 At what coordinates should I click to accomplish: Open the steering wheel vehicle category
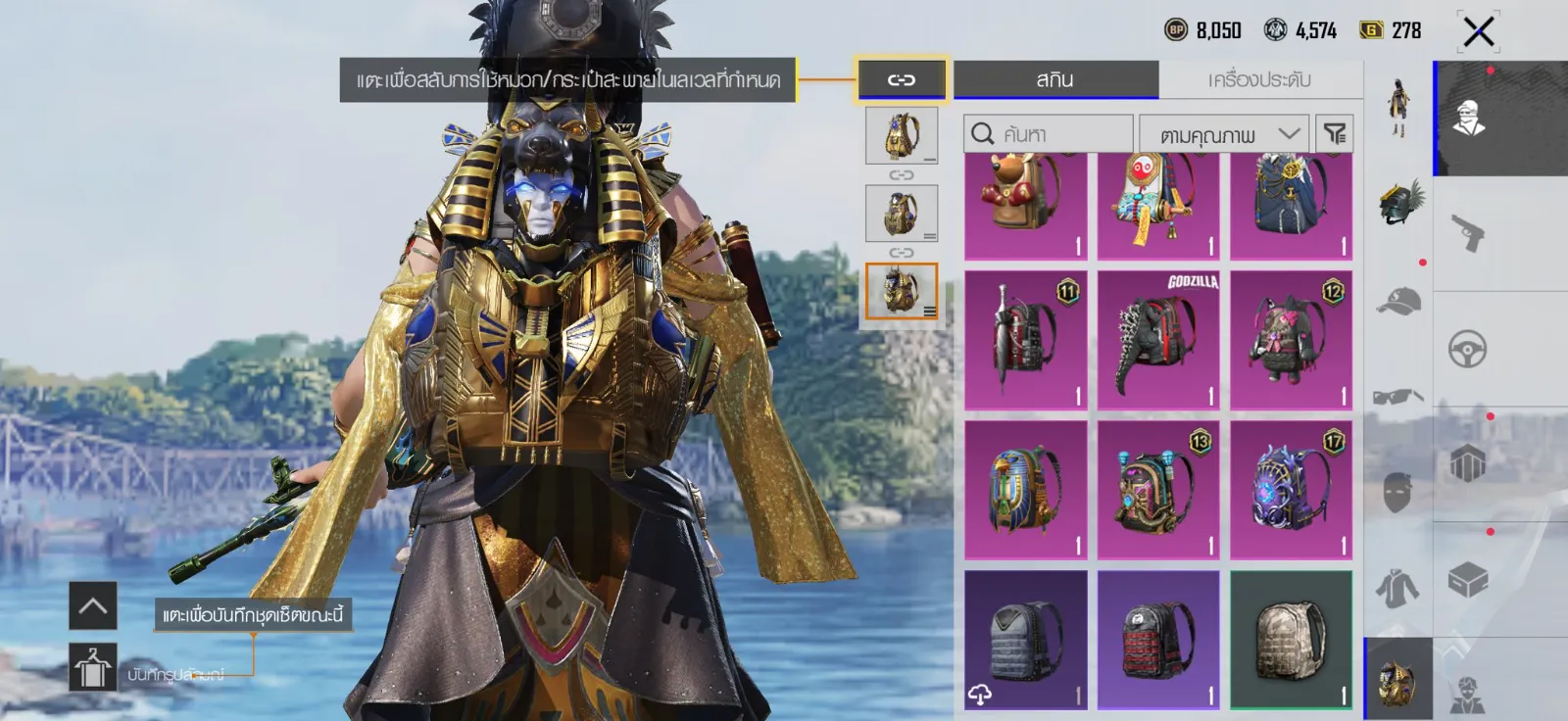[1467, 349]
